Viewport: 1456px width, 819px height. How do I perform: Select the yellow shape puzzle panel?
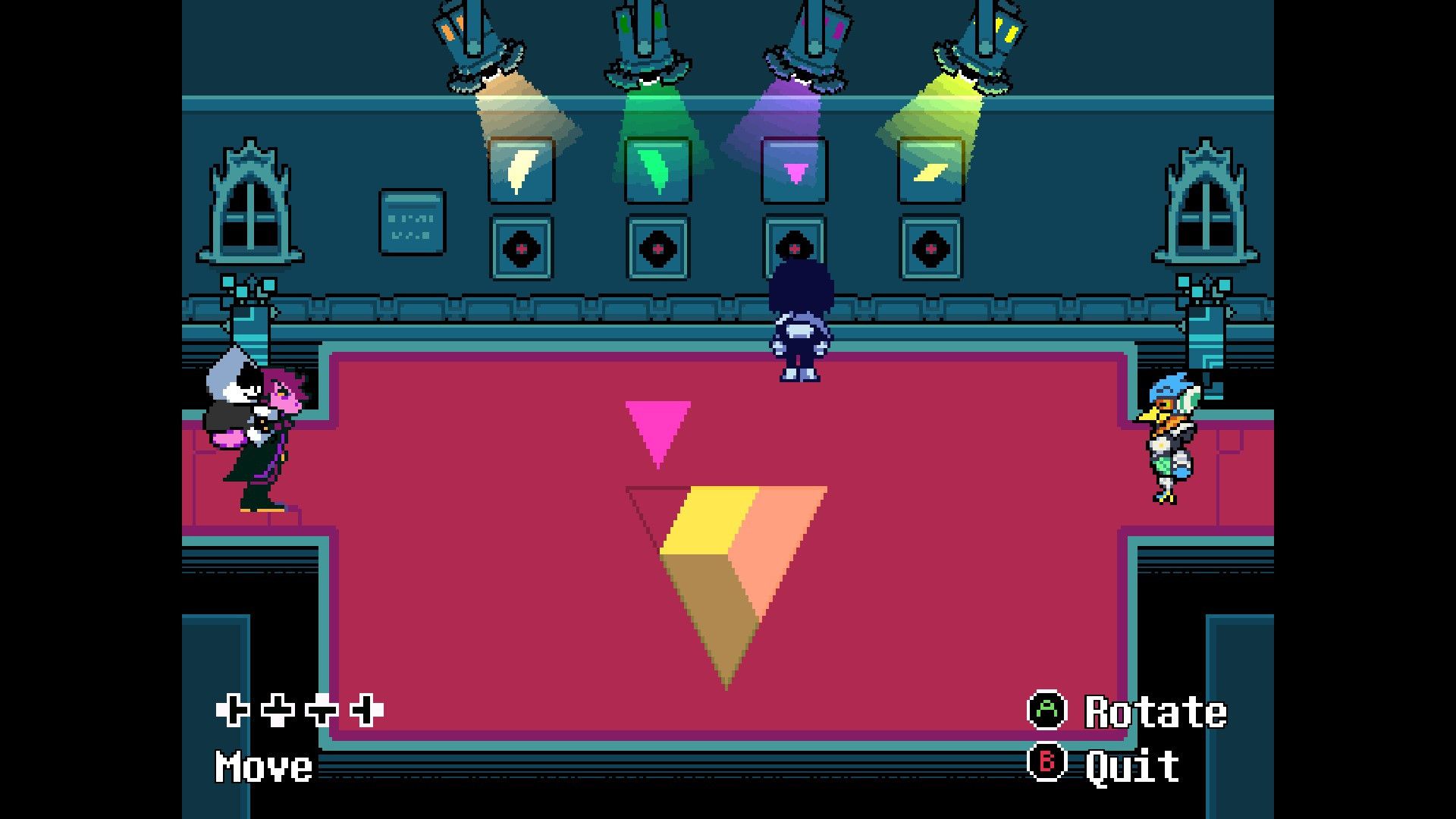click(930, 170)
